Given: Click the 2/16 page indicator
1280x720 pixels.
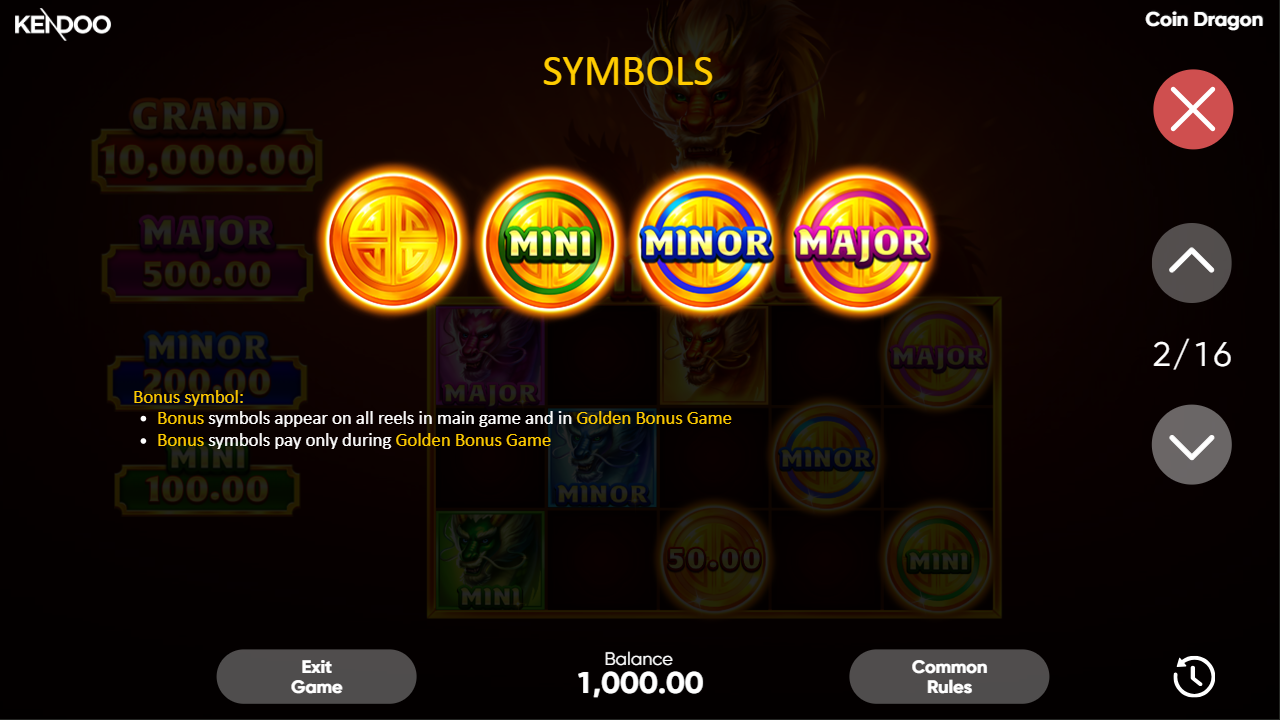Looking at the screenshot, I should [1191, 354].
